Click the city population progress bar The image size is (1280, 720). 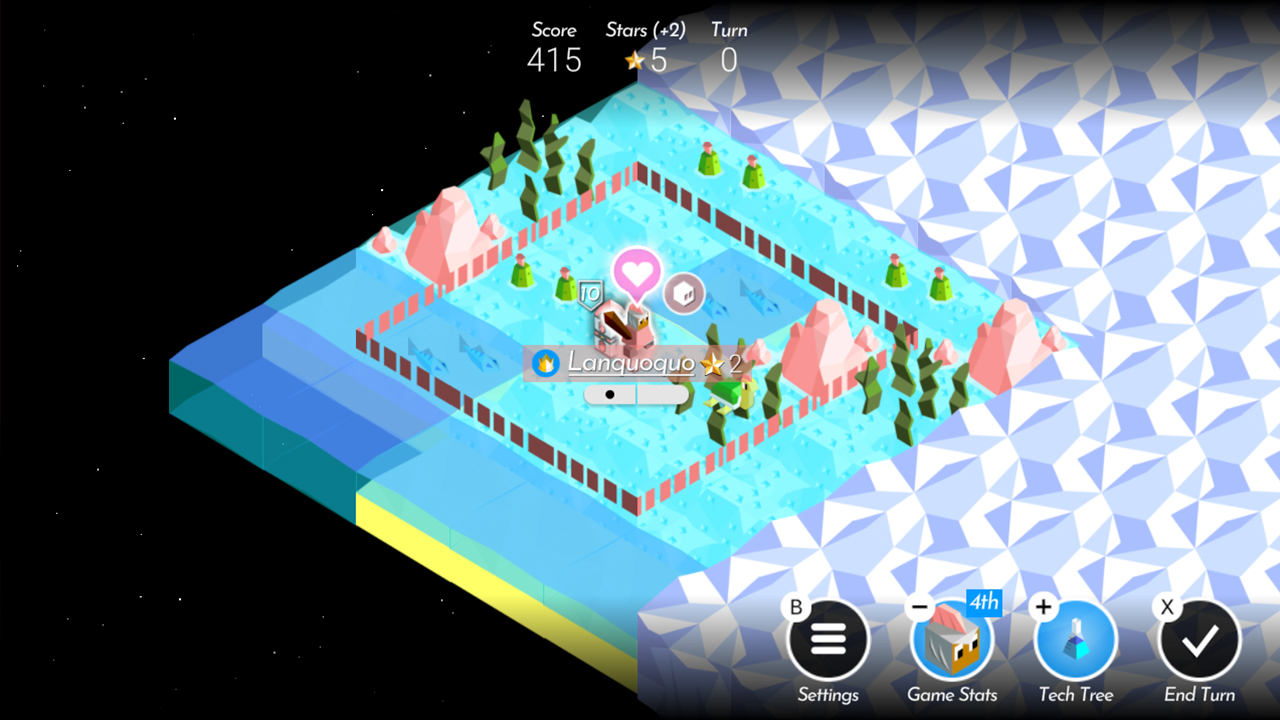[637, 395]
